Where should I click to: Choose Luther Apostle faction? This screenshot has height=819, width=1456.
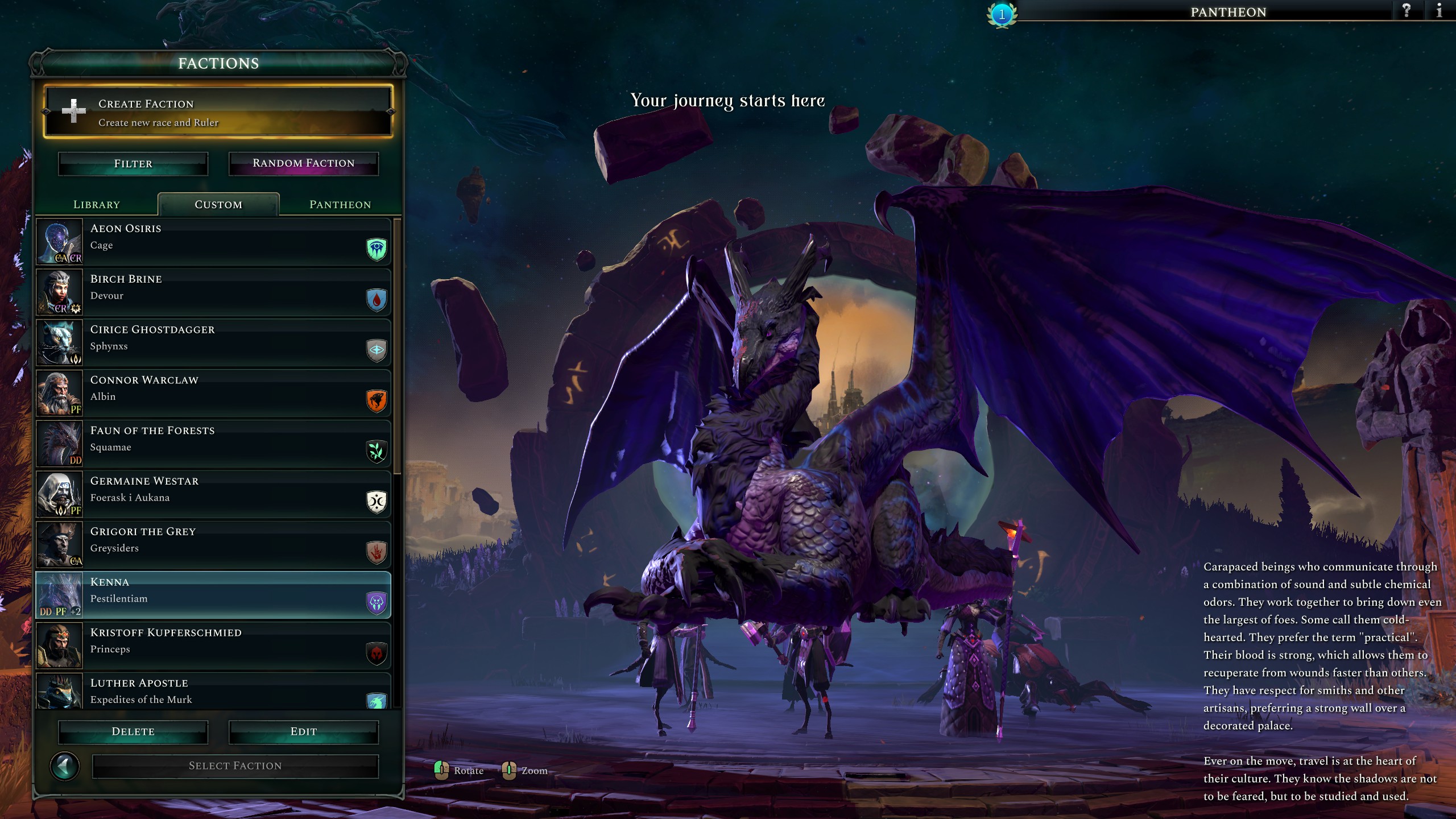coord(213,692)
